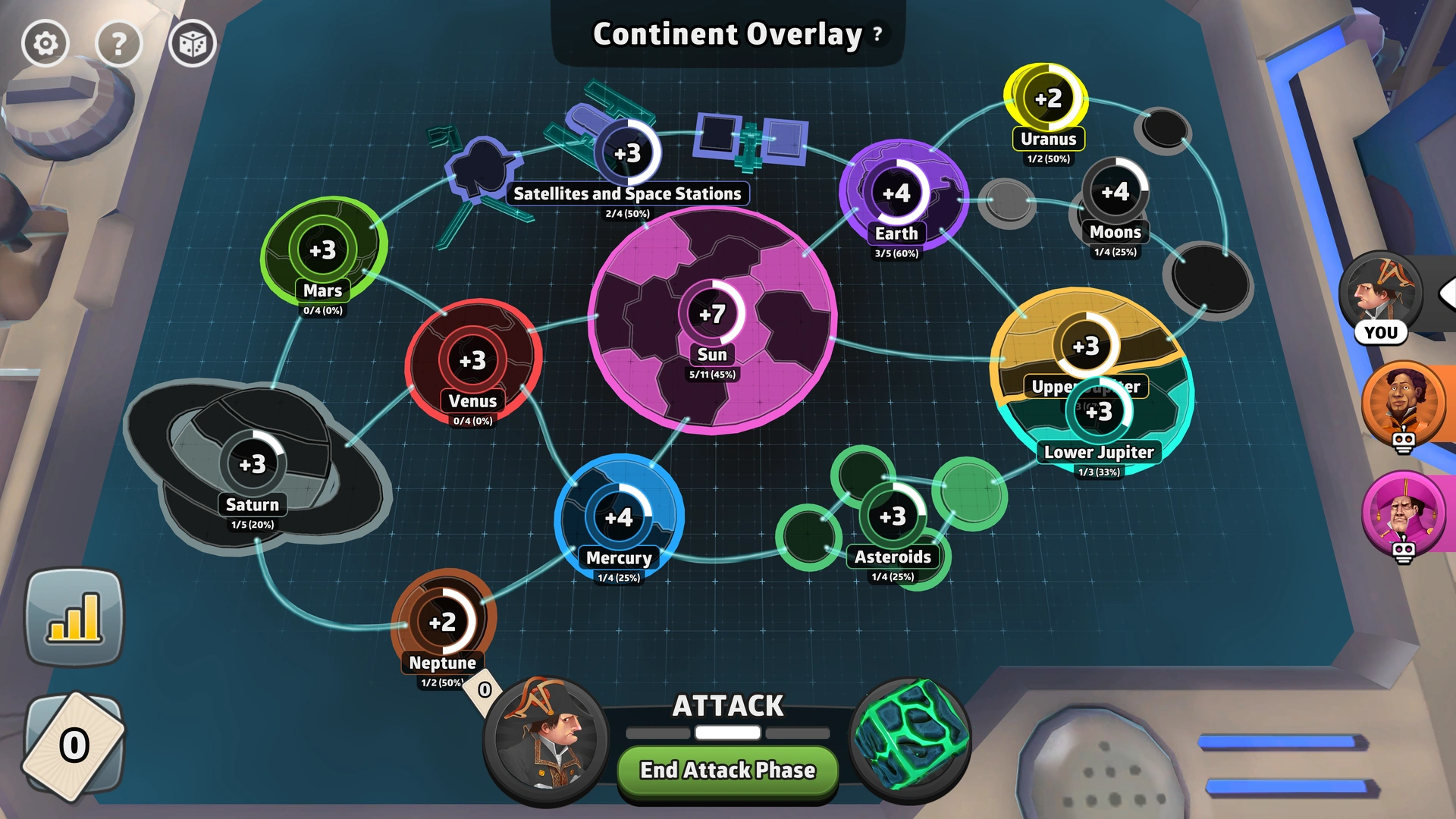The height and width of the screenshot is (819, 1456).
Task: Toggle the Continent Overlay question mark
Action: point(877,34)
